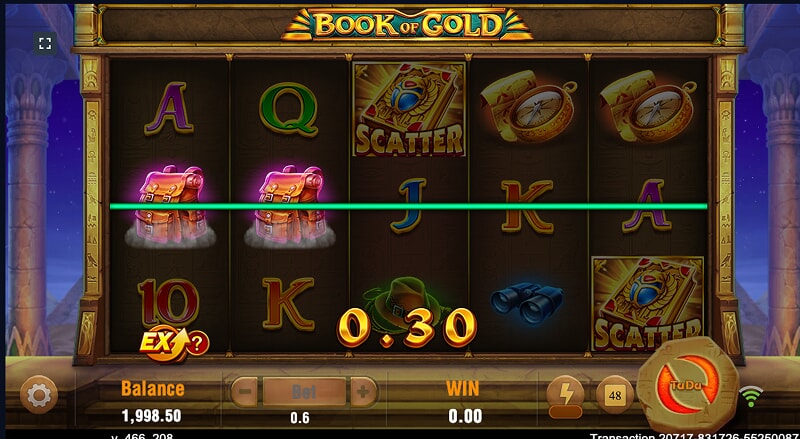Open the gear settings menu
The height and width of the screenshot is (439, 800).
pos(39,395)
